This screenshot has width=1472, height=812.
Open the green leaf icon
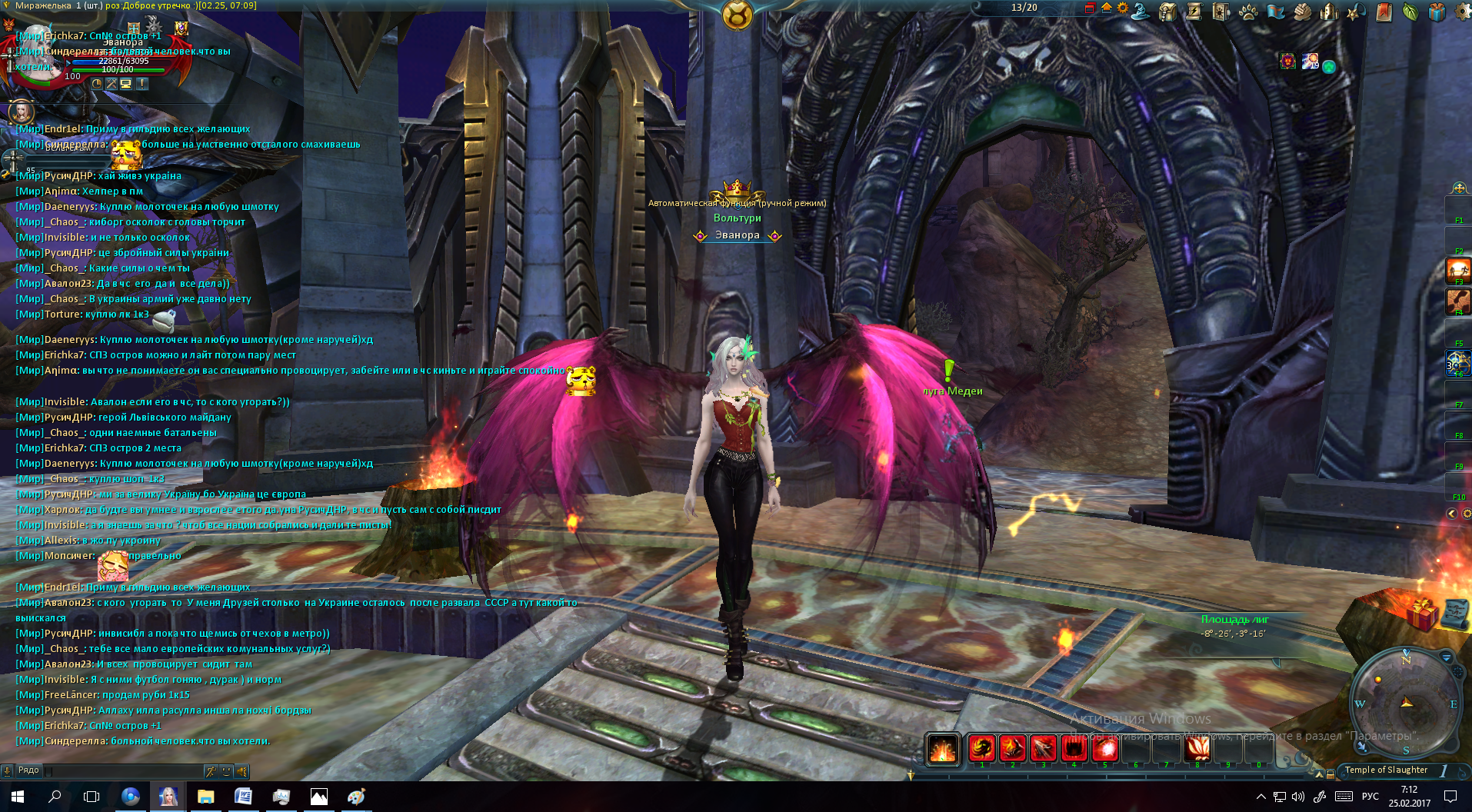pos(1410,12)
